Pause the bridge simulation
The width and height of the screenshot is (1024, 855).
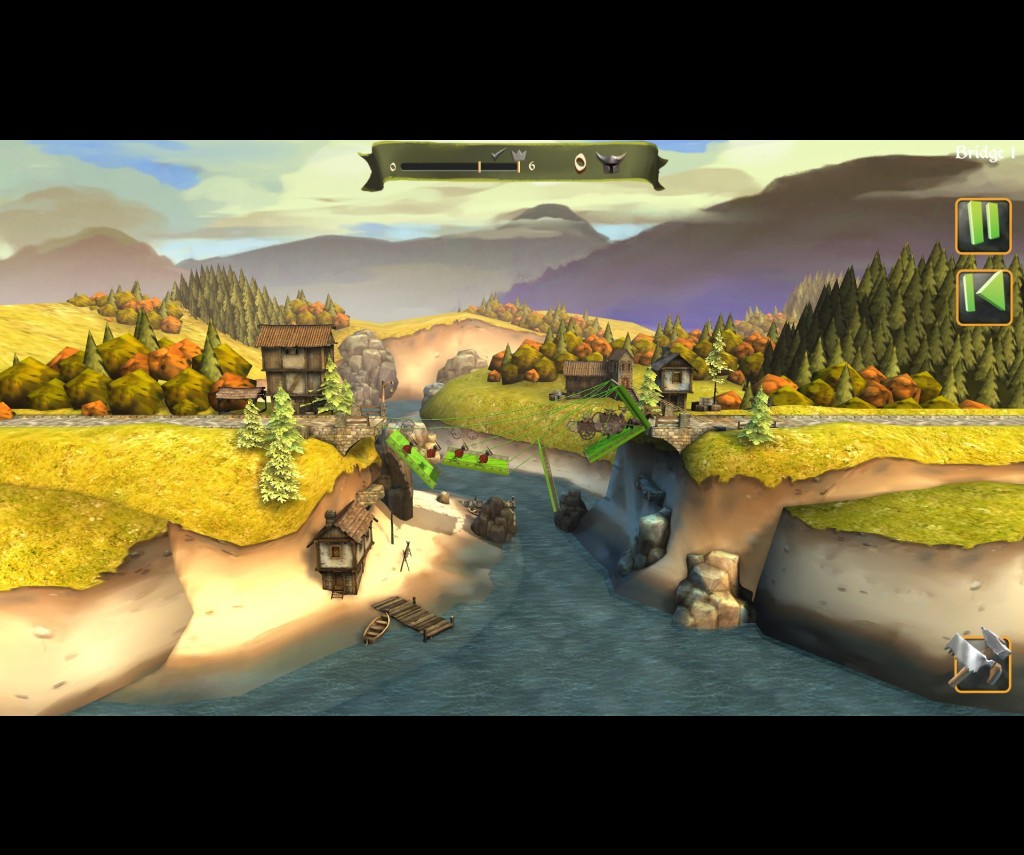[983, 226]
